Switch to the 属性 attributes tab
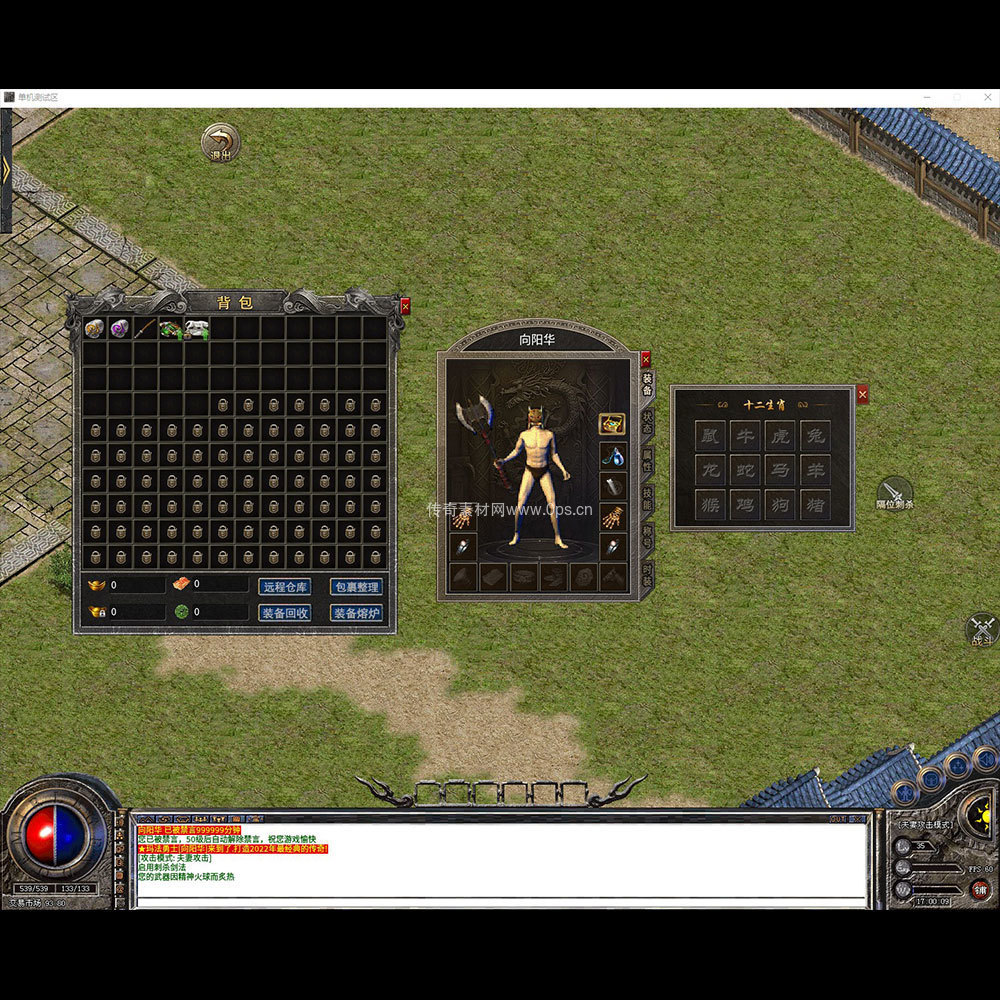The image size is (1000, 1000). pyautogui.click(x=647, y=460)
